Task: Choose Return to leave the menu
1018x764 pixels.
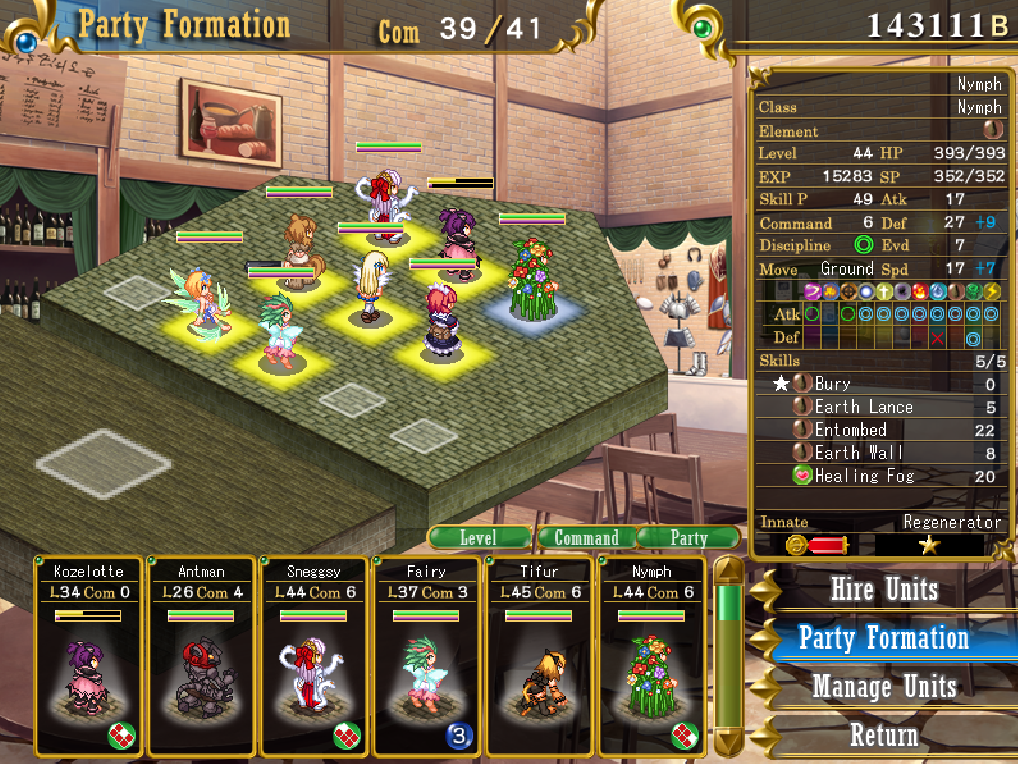Action: tap(884, 736)
